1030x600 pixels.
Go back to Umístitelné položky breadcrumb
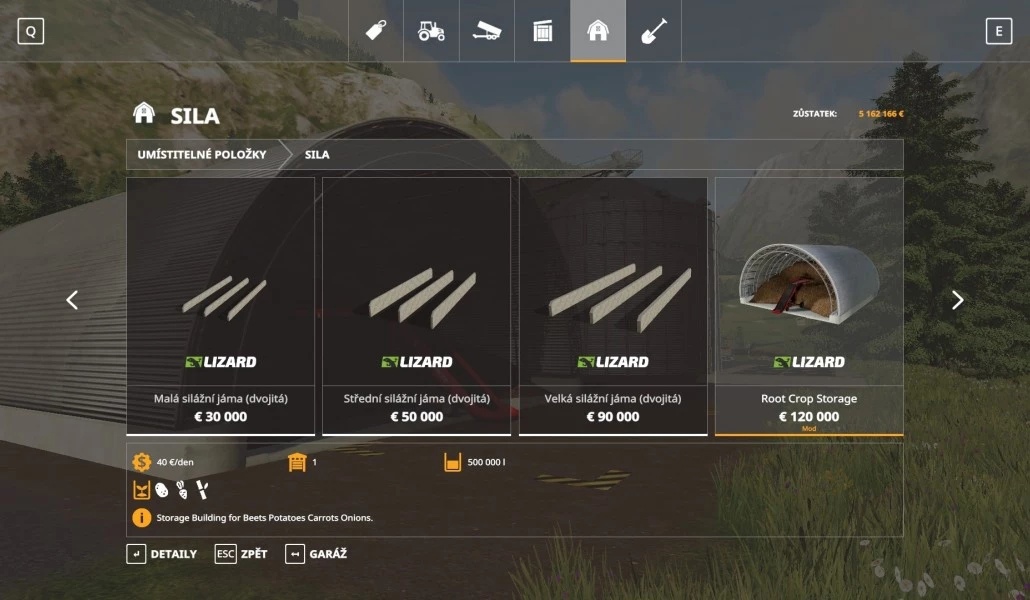pyautogui.click(x=202, y=155)
